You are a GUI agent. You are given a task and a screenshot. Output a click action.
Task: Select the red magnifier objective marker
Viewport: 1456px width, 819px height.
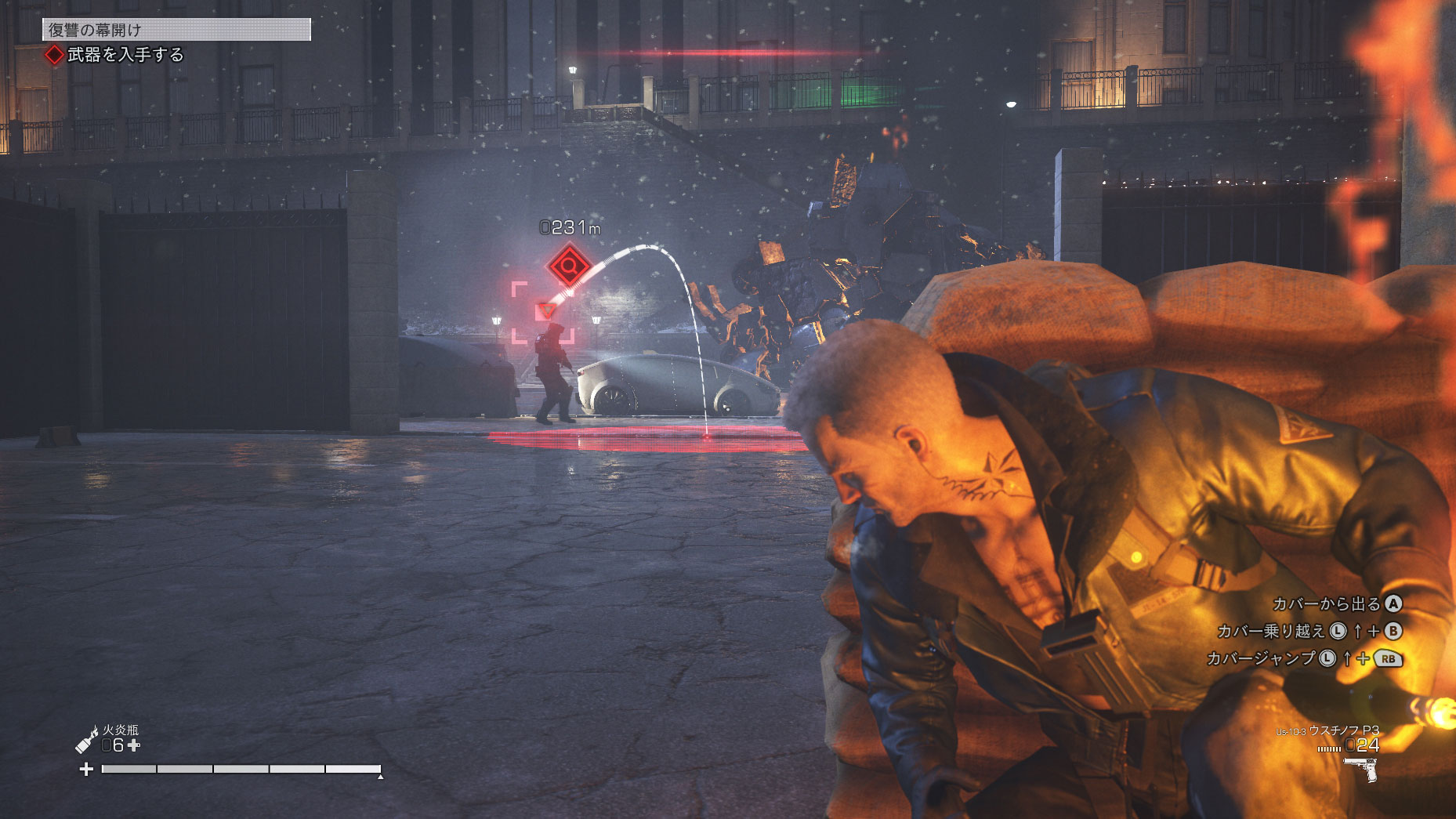pos(569,267)
